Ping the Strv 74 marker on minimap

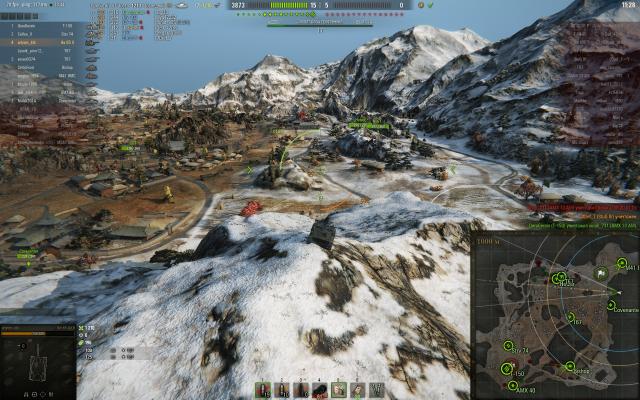[x=510, y=347]
